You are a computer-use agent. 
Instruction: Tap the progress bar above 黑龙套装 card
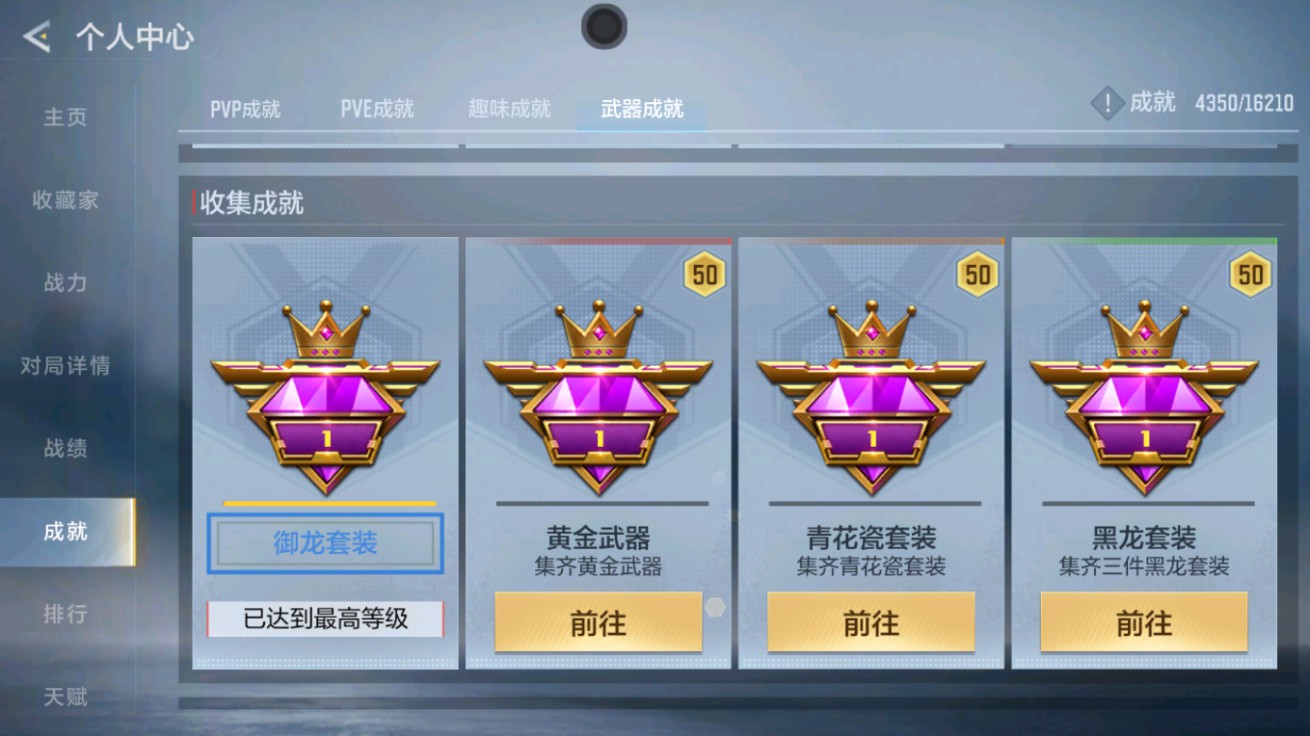[x=1145, y=240]
